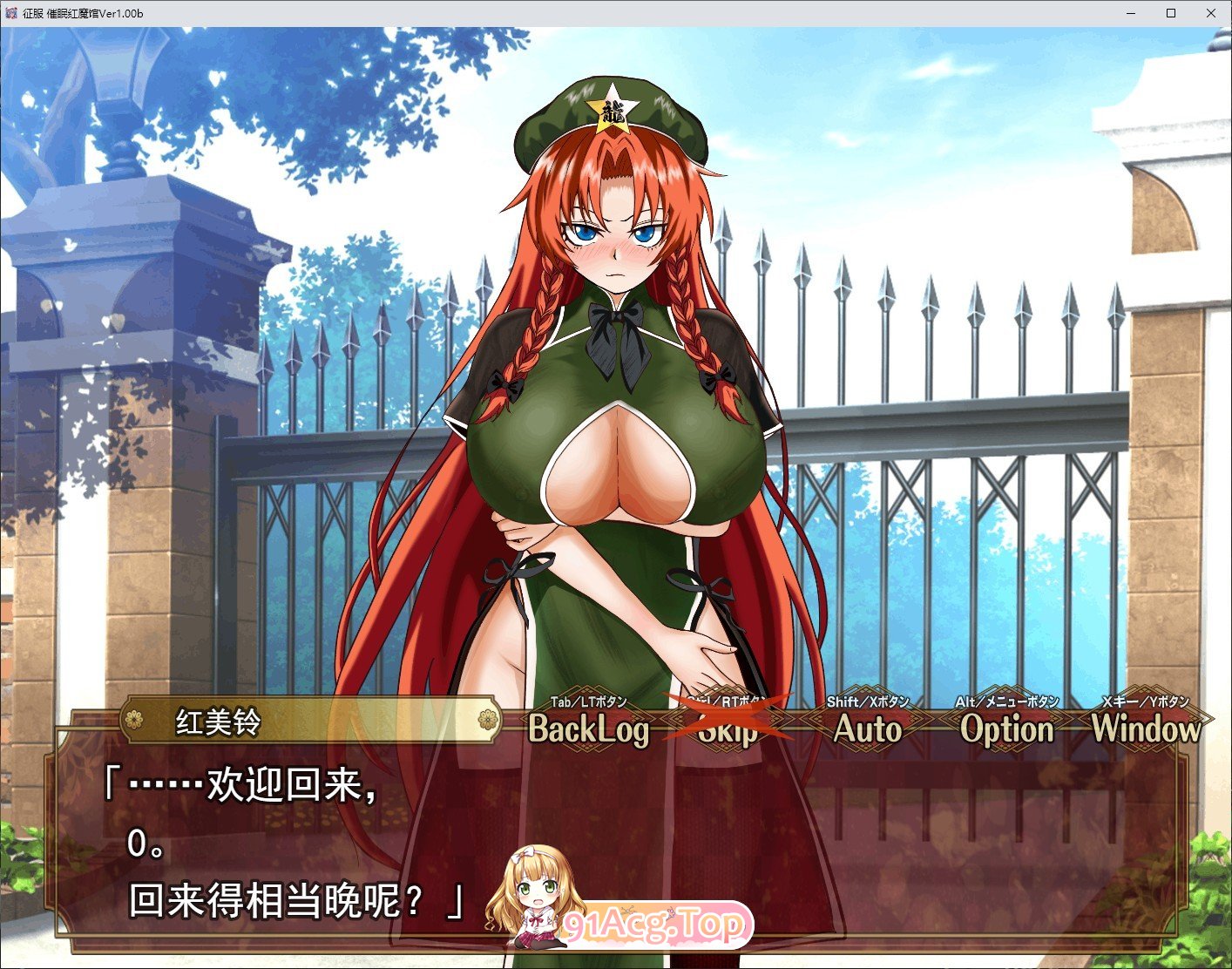Click the Shift/Xボタン hint label
Image resolution: width=1232 pixels, height=969 pixels.
coord(868,701)
